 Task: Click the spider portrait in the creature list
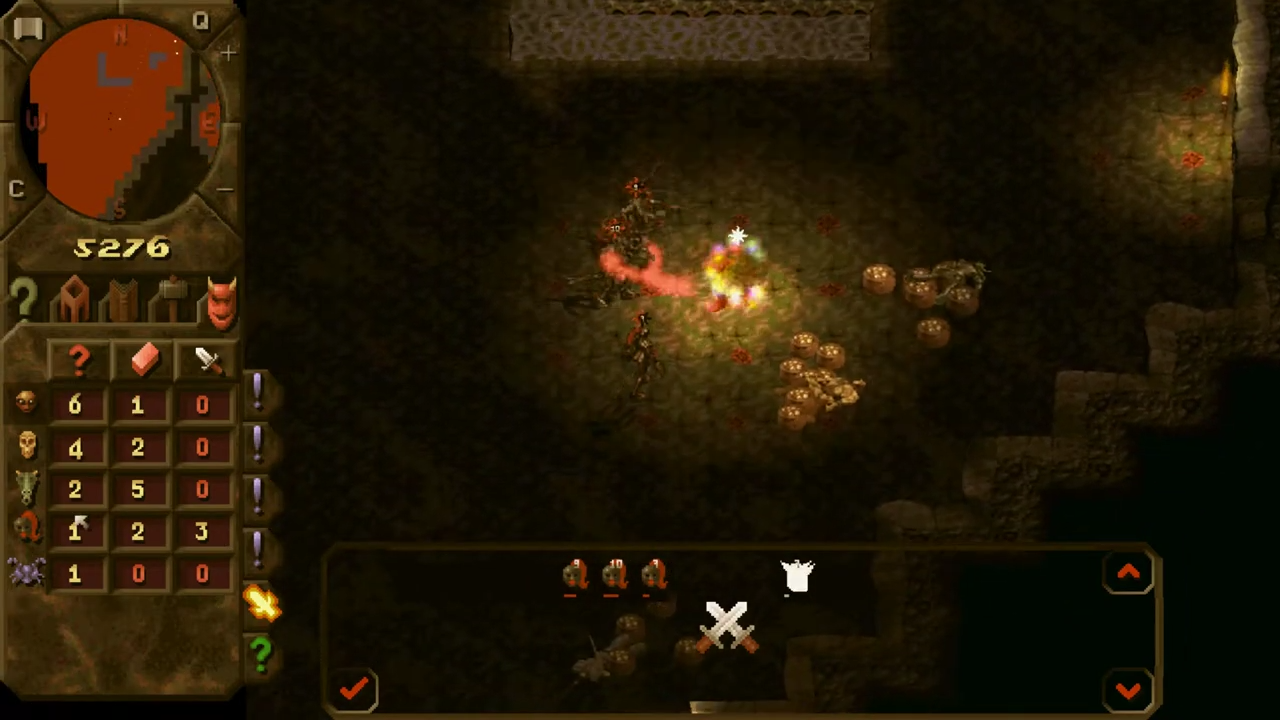(x=26, y=572)
